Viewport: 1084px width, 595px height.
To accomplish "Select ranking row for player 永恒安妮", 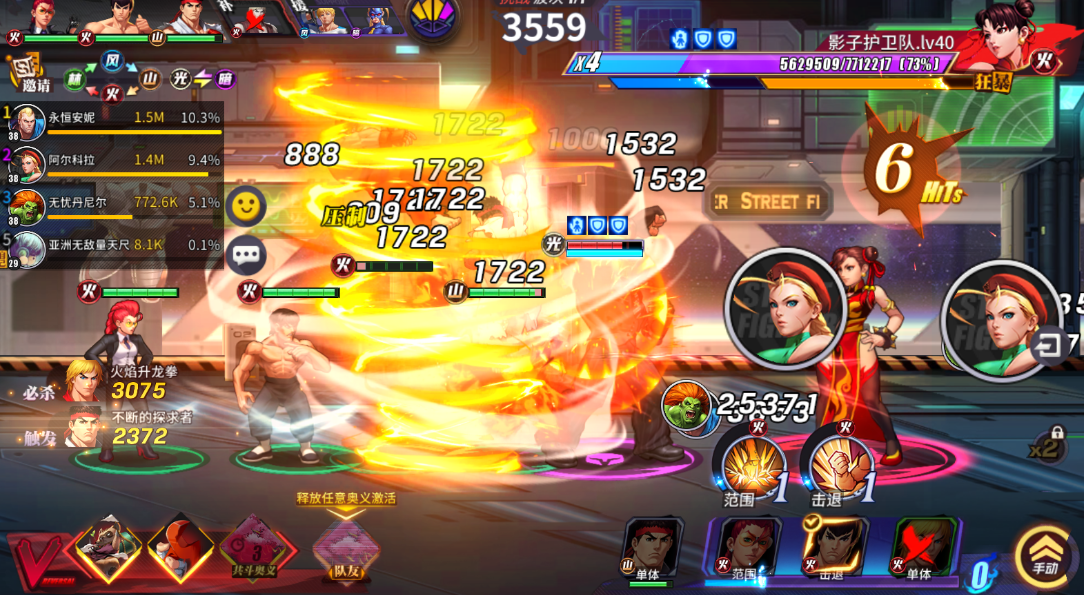I will (x=115, y=118).
